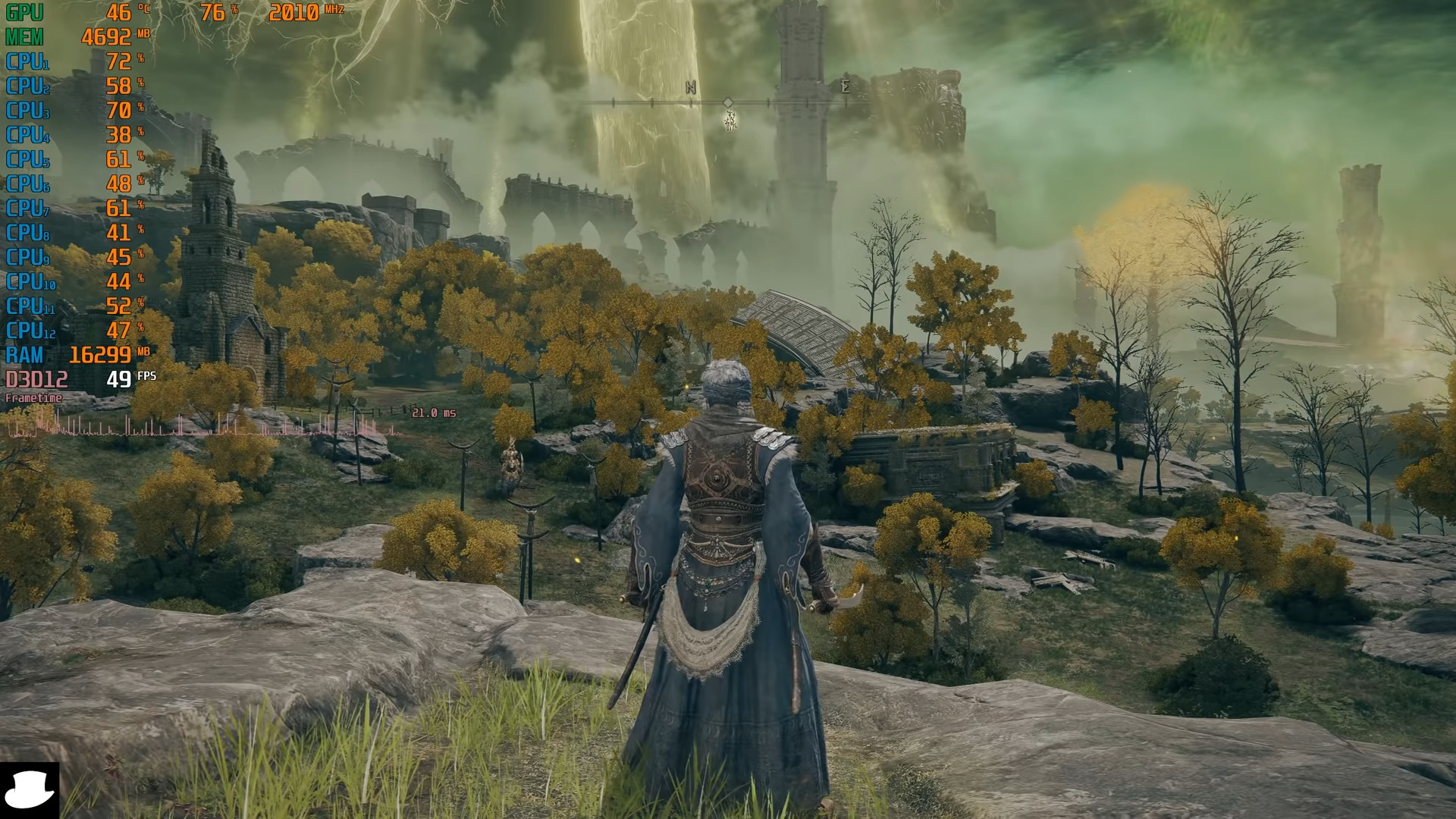Click the top hat channel logo
Viewport: 1456px width, 819px height.
pos(30,789)
